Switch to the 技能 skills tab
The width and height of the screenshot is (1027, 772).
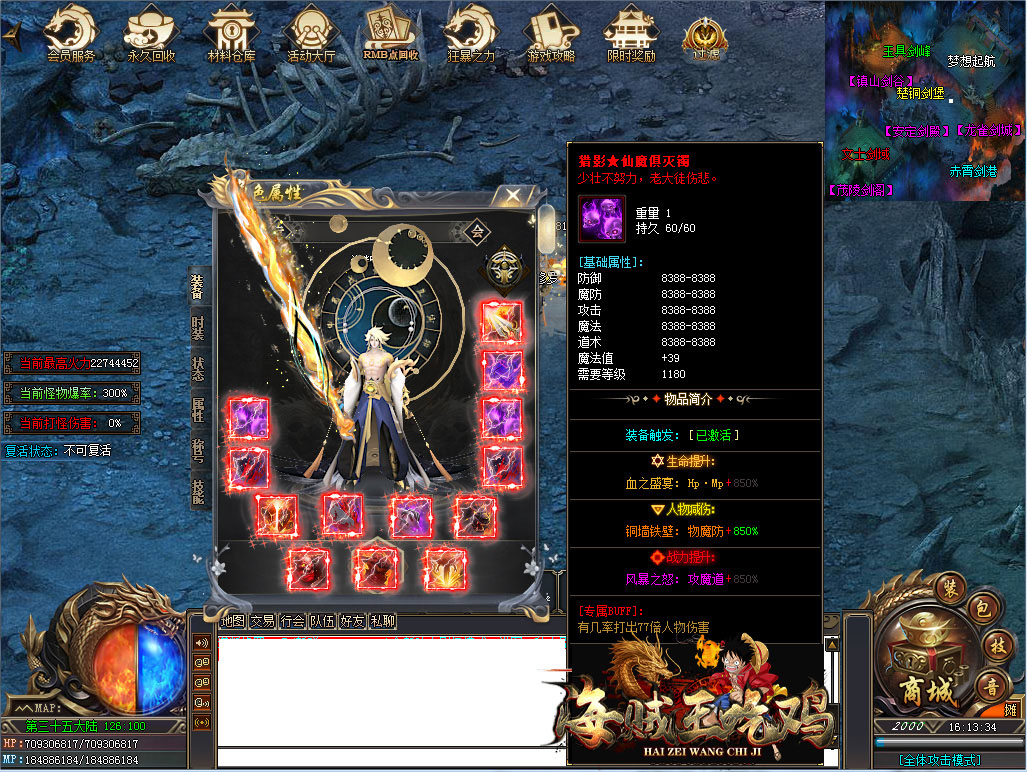pos(198,490)
